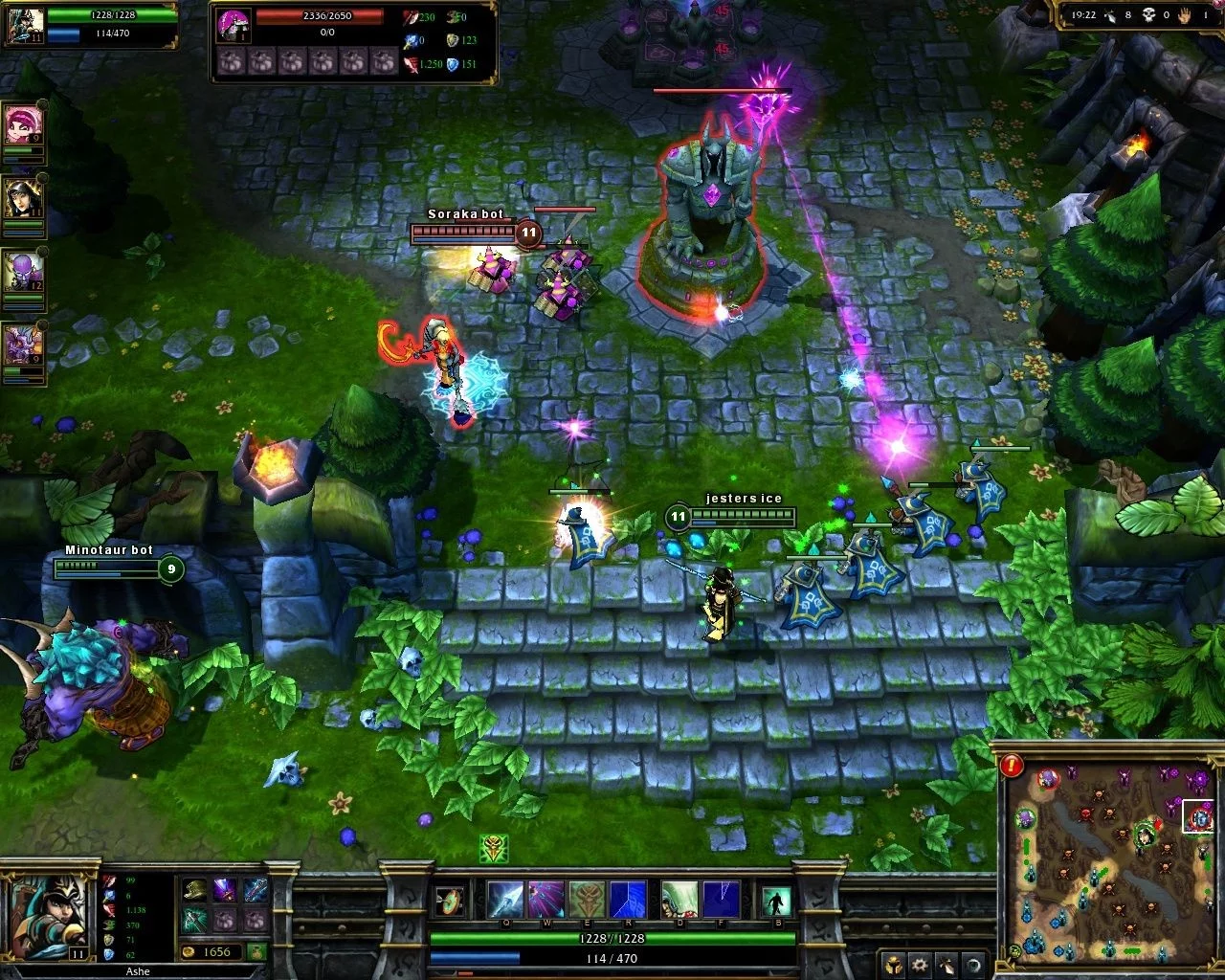Open the gear settings menu

[920, 964]
